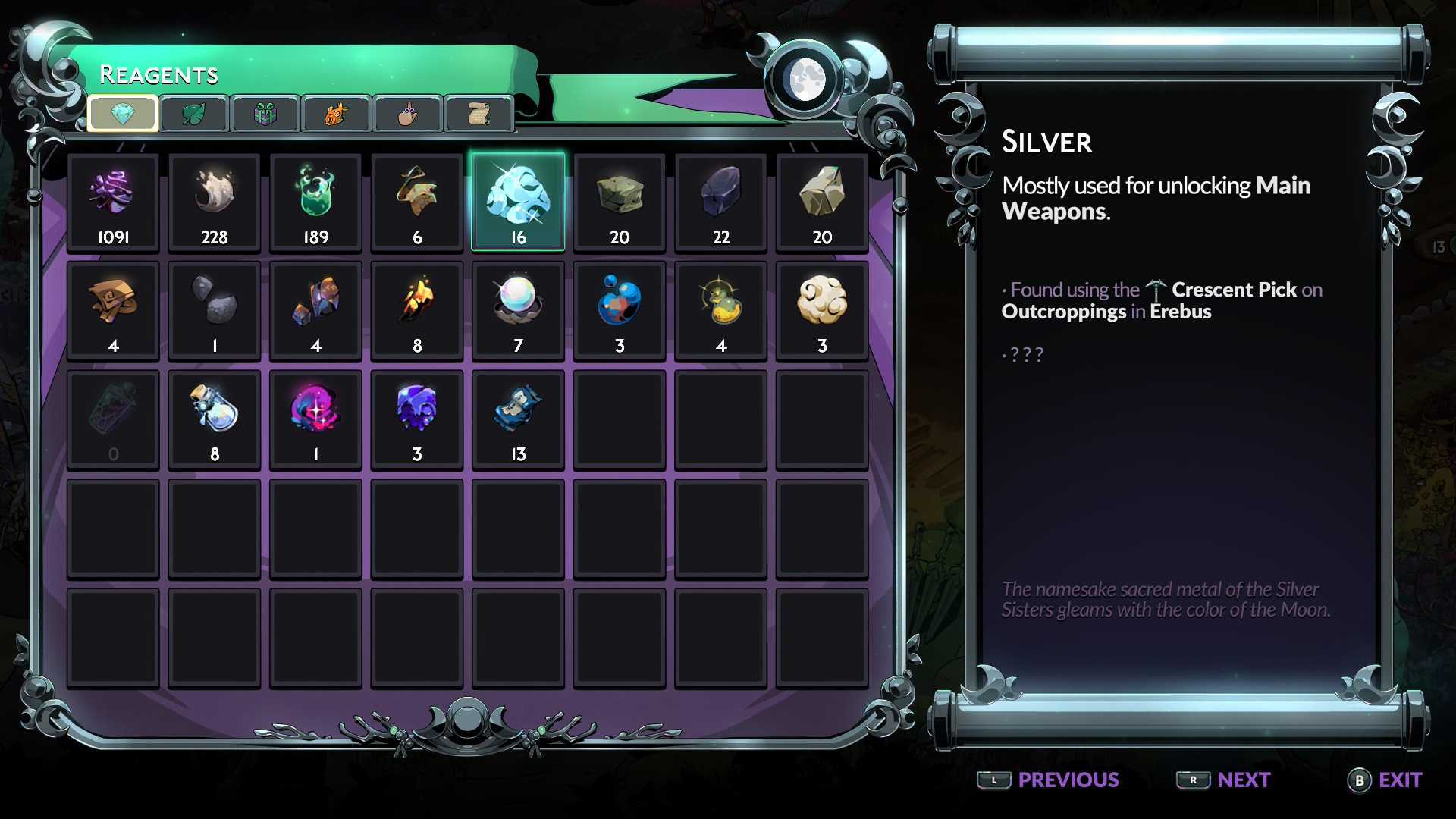Select the orange fish tab
Image resolution: width=1456 pixels, height=819 pixels.
[336, 114]
